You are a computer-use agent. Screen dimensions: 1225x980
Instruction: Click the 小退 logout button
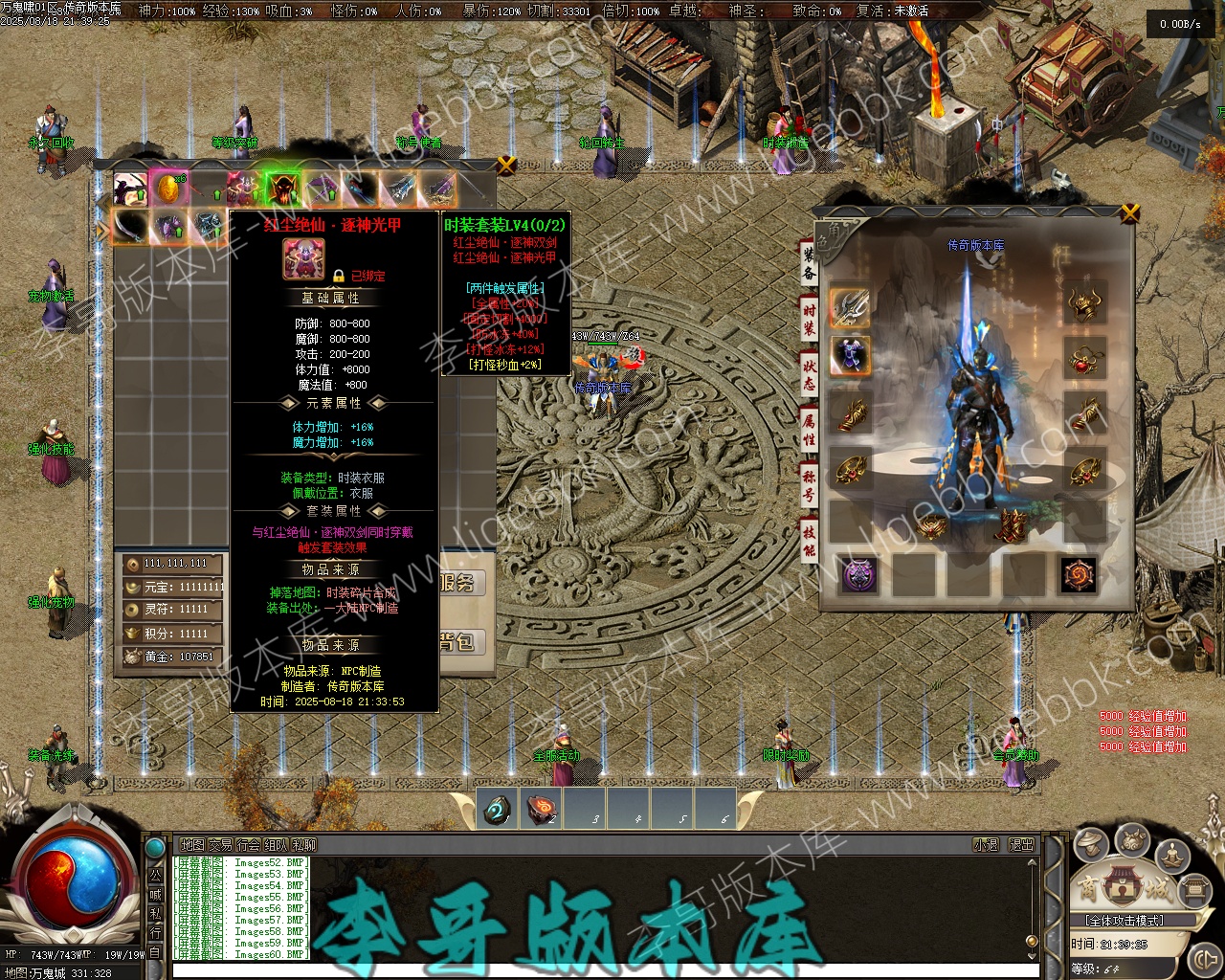coord(986,845)
